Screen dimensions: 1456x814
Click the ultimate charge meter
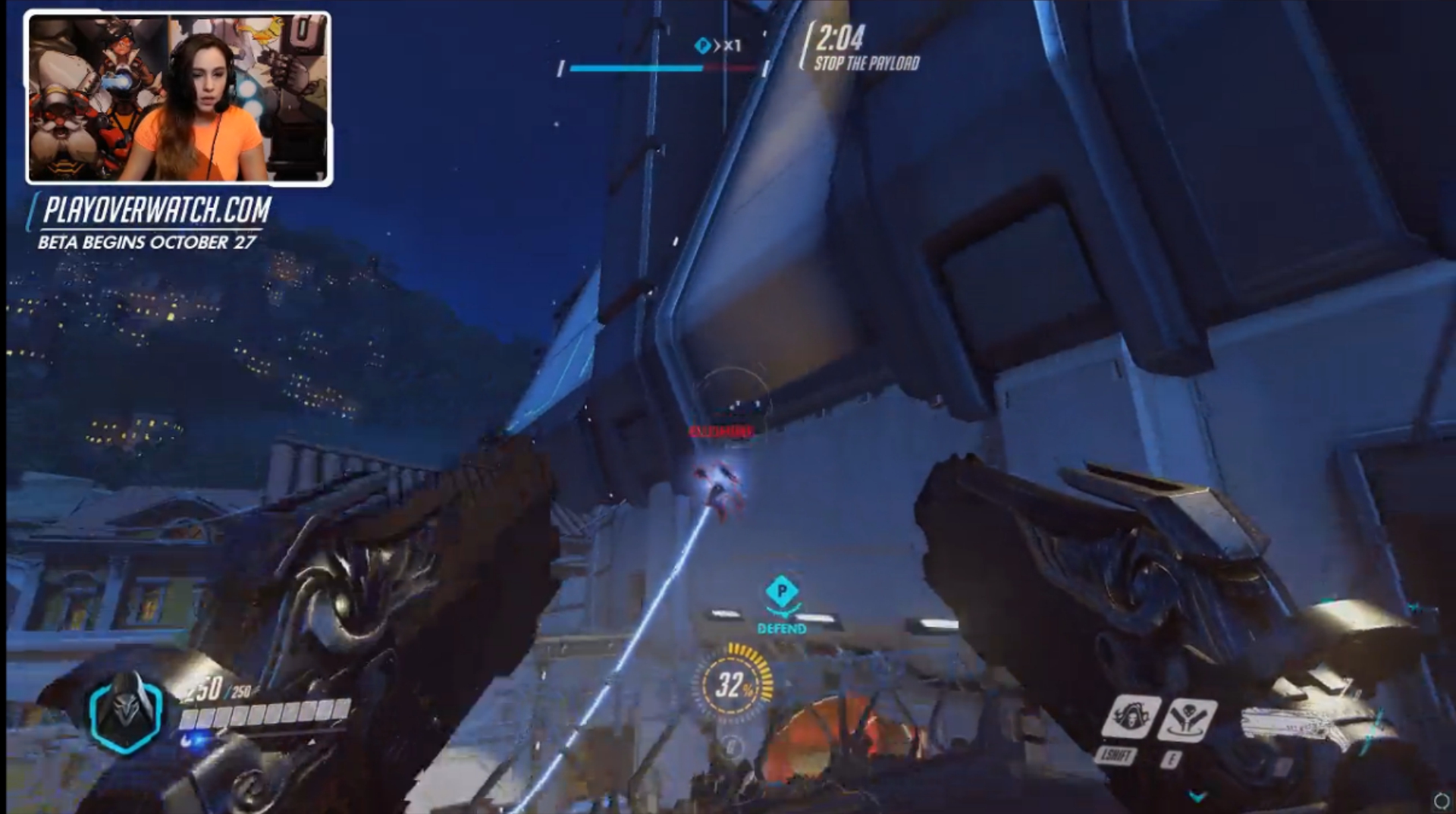point(733,684)
